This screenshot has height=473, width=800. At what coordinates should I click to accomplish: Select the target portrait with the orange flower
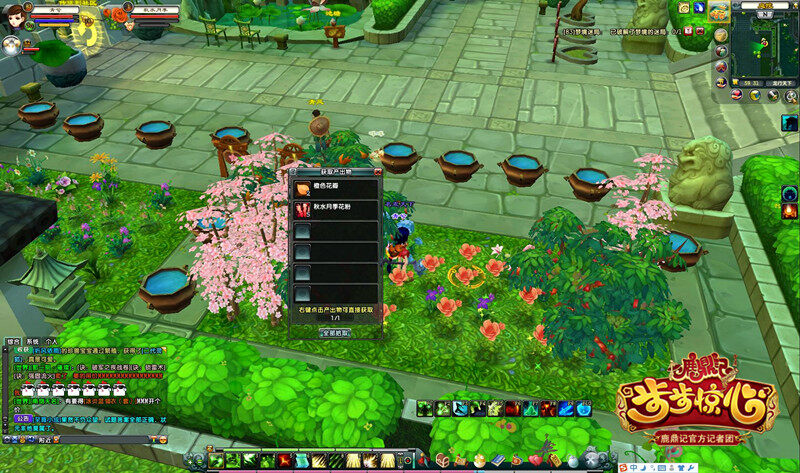click(x=119, y=15)
